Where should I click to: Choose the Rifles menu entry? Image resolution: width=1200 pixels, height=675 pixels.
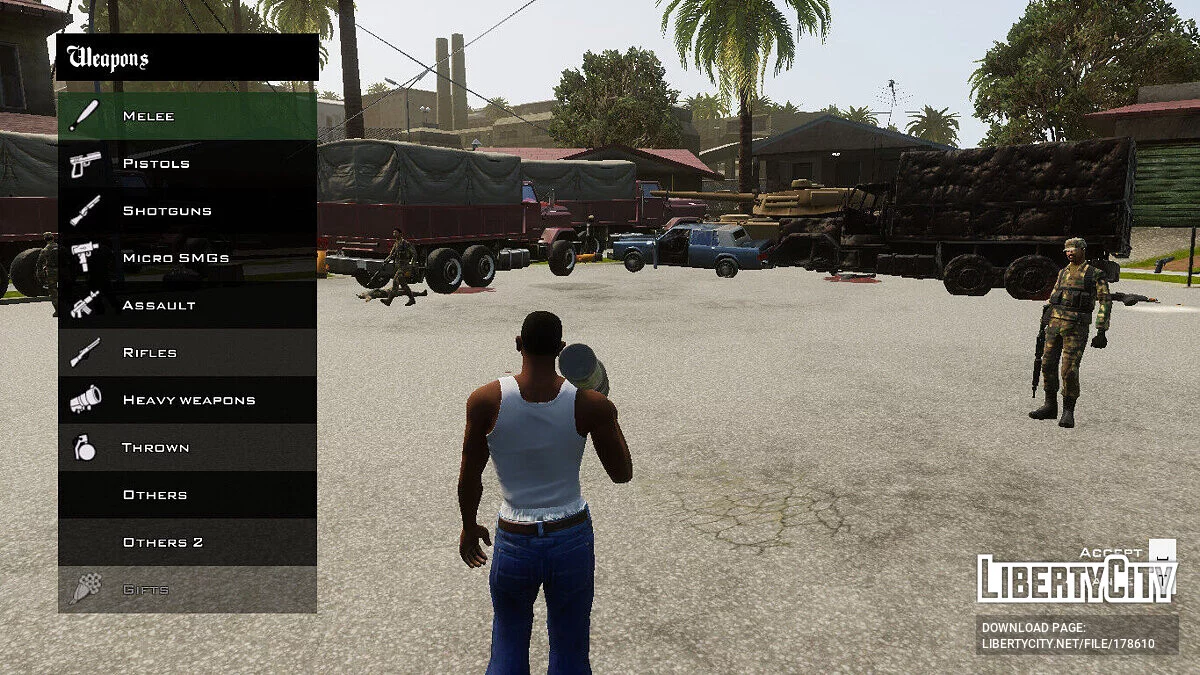187,353
